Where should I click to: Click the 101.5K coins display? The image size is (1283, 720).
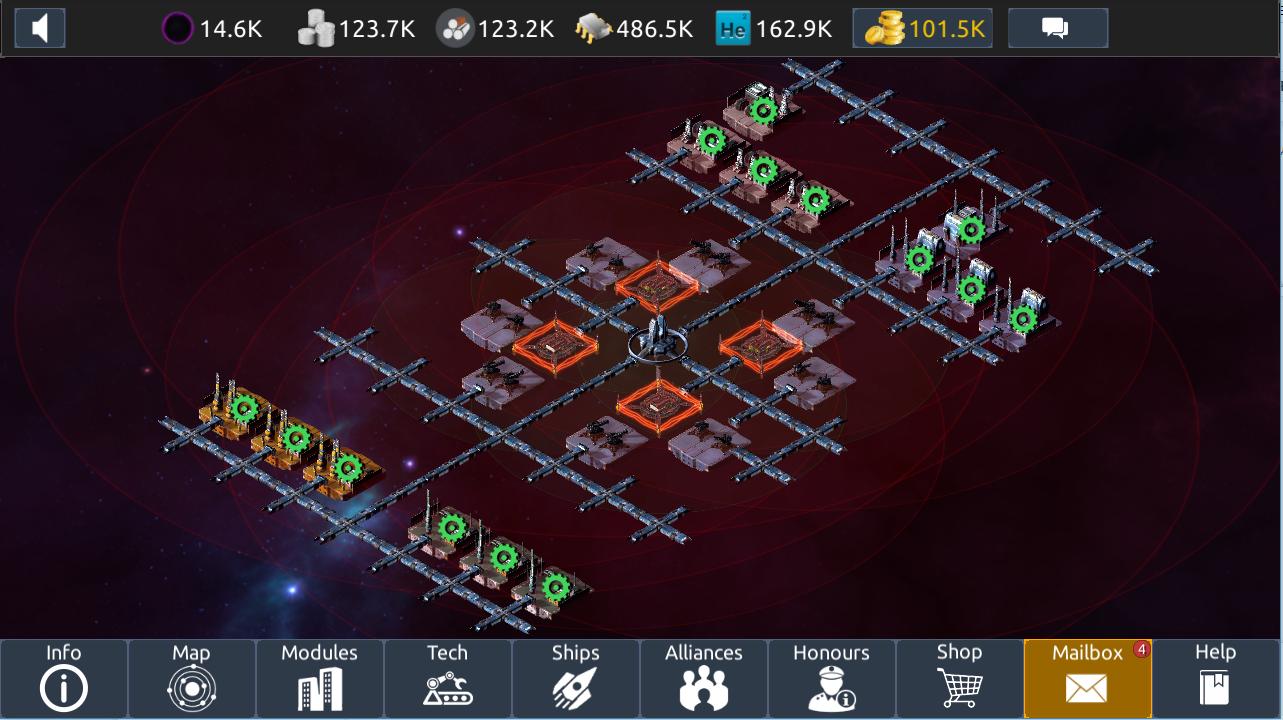click(920, 27)
